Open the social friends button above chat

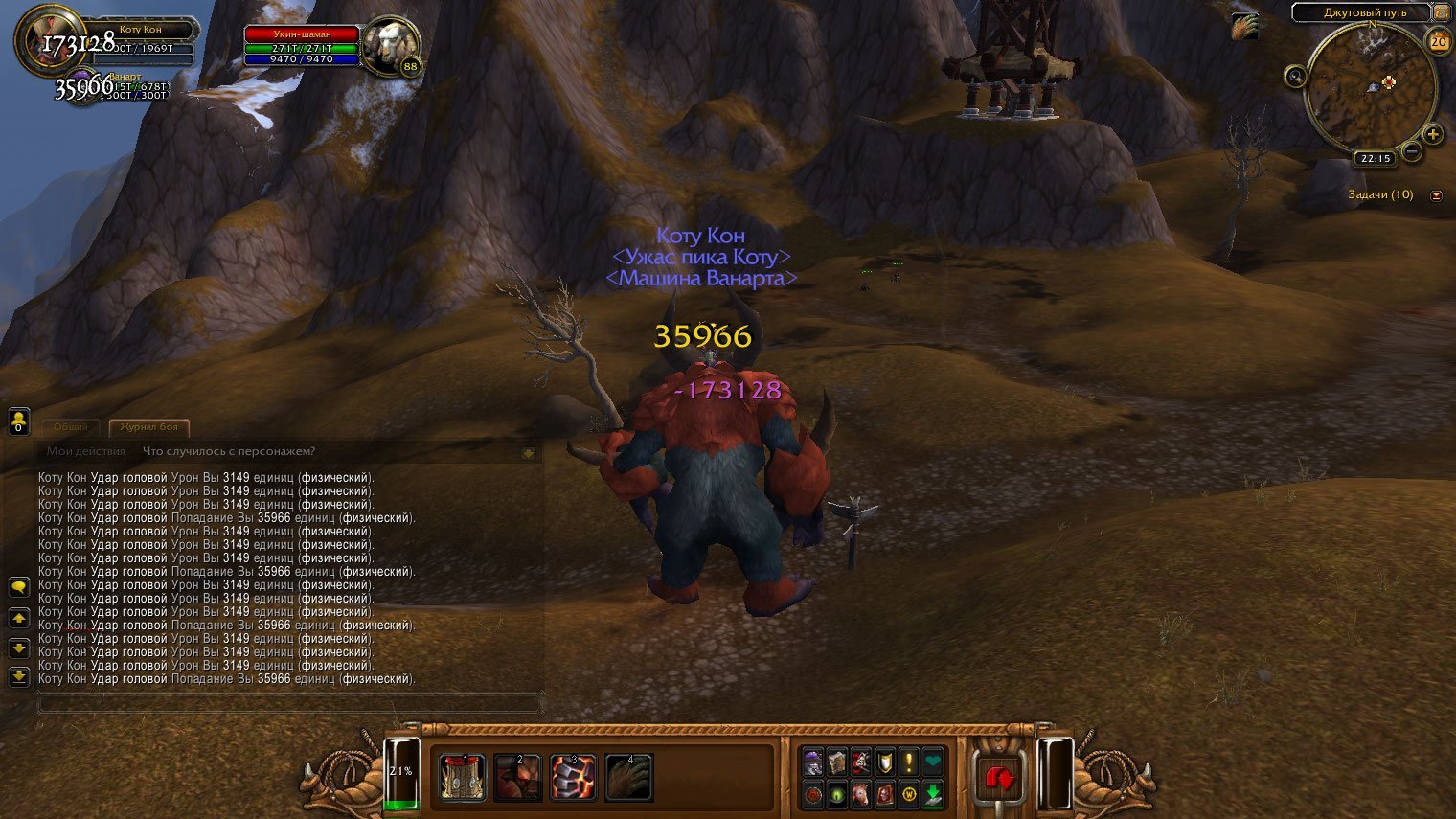click(x=18, y=421)
